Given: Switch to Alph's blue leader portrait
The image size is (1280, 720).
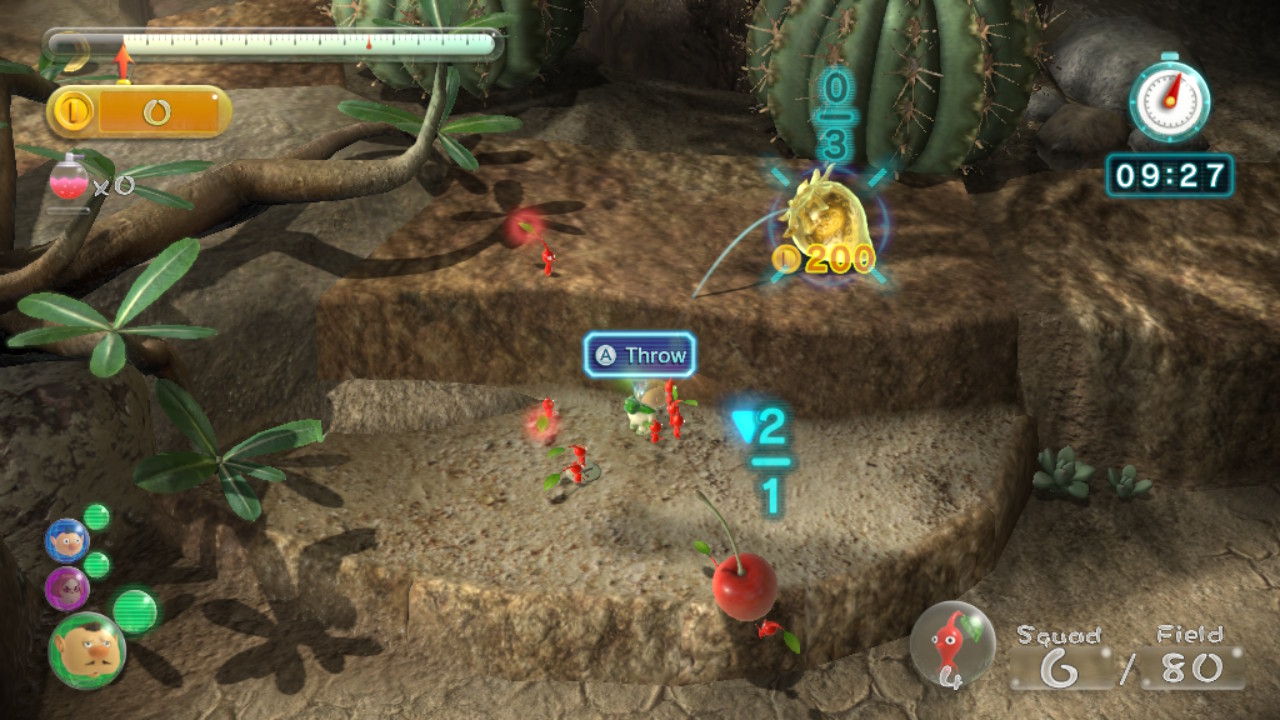Looking at the screenshot, I should (x=67, y=541).
